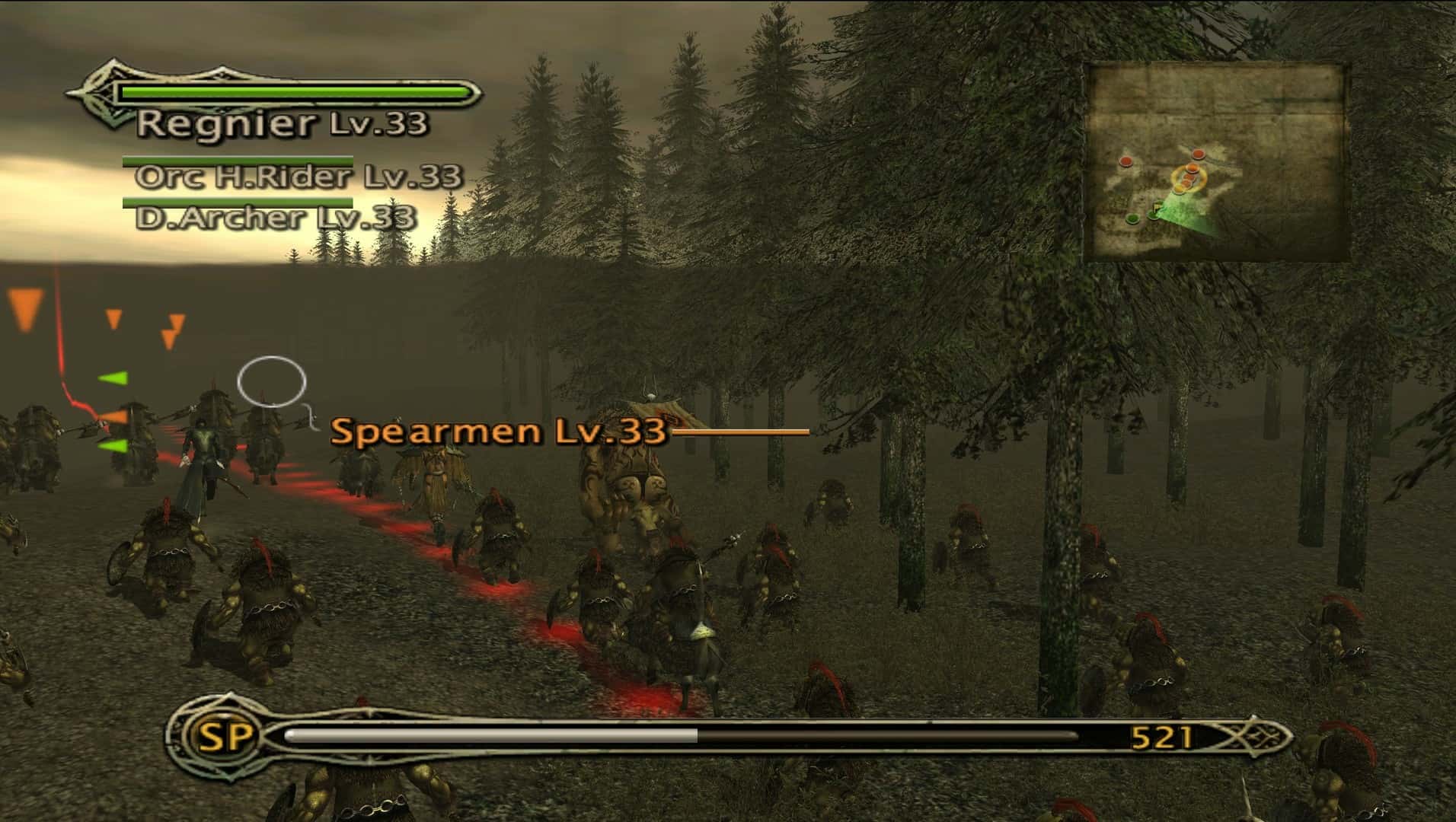1456x822 pixels.
Task: Select the leftmost red dot on the minimap
Action: click(x=1126, y=161)
